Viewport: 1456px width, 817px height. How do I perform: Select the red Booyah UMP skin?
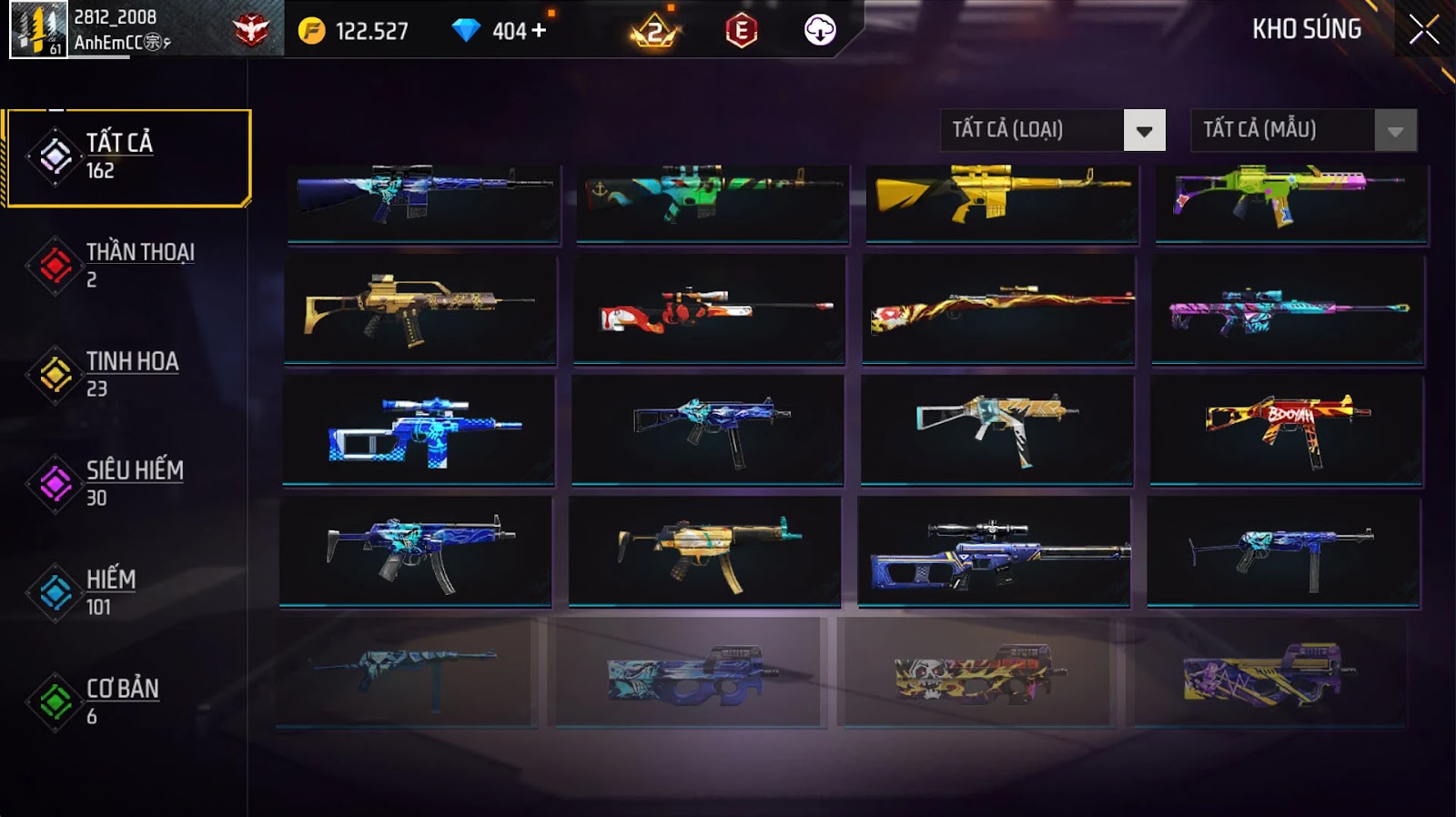[x=1287, y=429]
